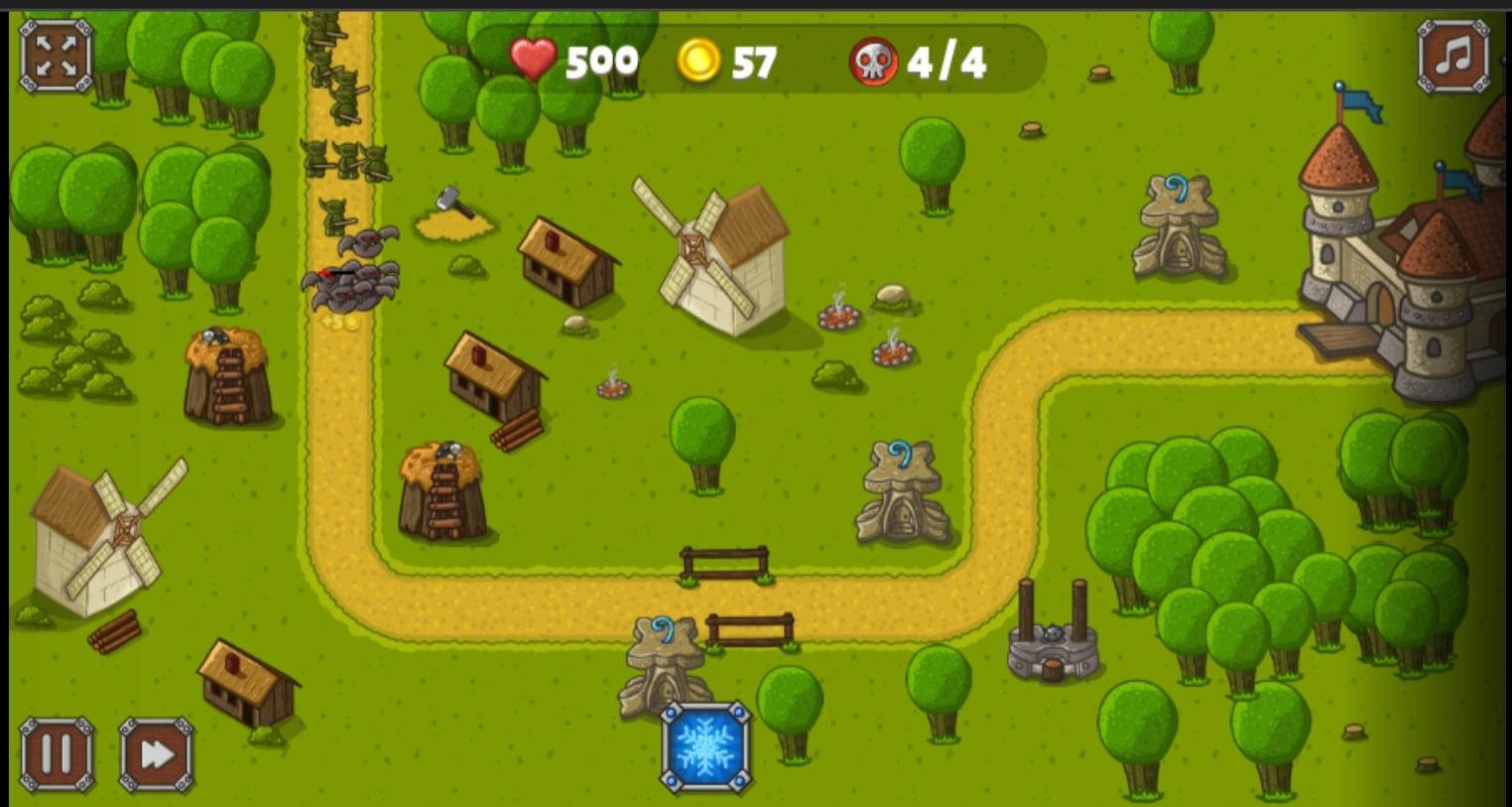Pause the game
The width and height of the screenshot is (1512, 807).
[x=56, y=754]
